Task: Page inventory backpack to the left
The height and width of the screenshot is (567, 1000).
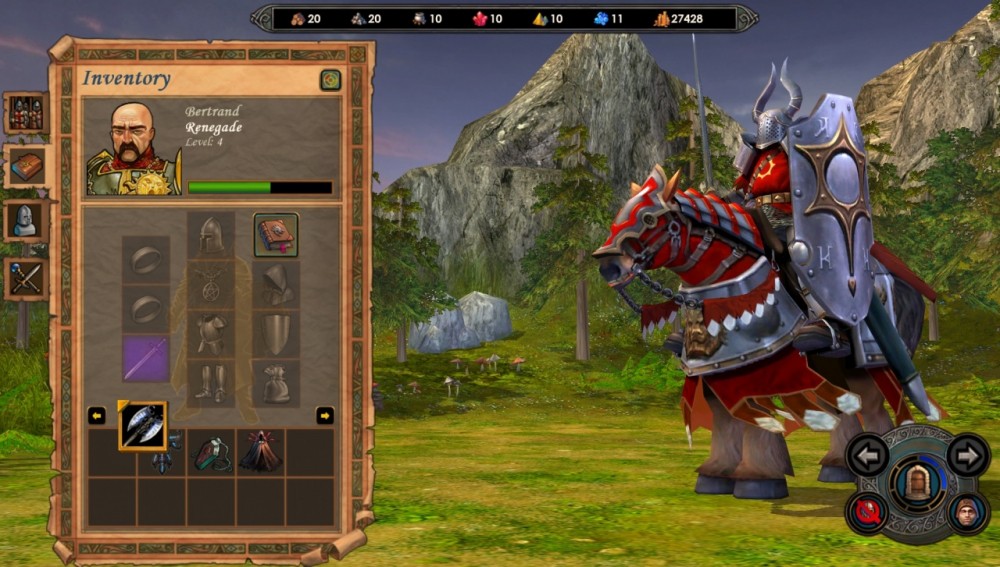Action: point(97,415)
